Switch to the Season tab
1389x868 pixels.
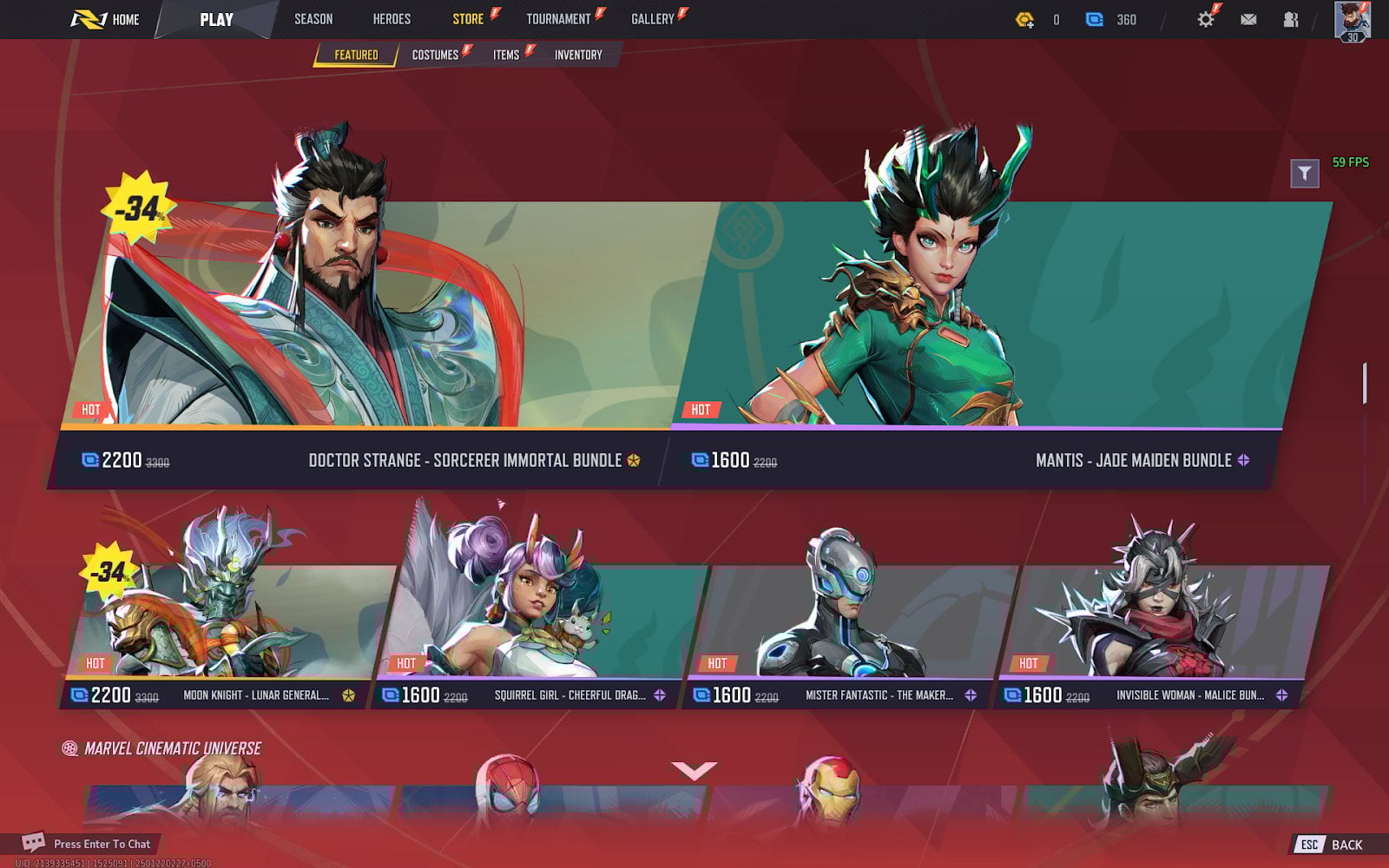click(x=313, y=19)
